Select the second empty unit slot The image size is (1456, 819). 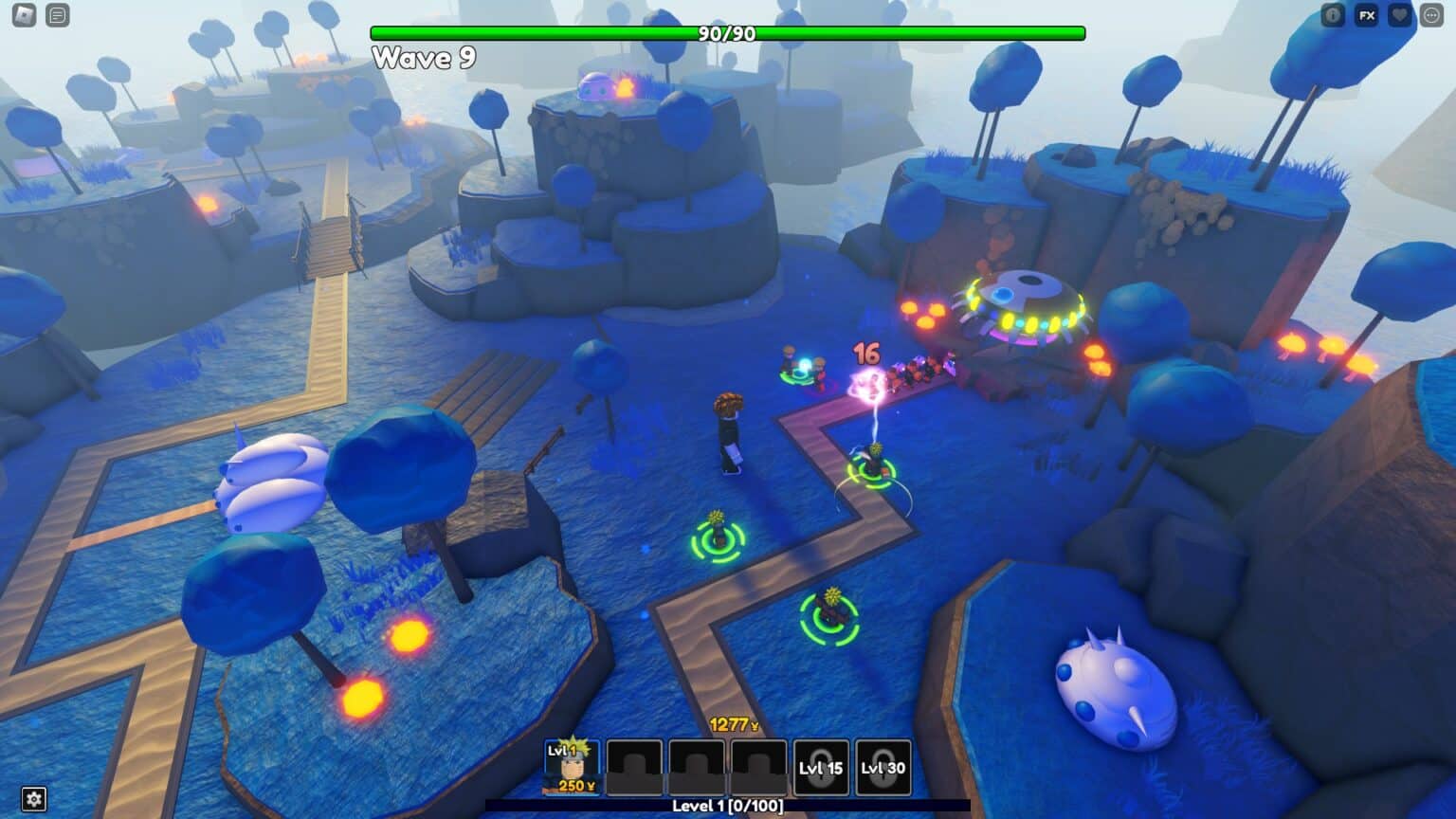[633, 766]
